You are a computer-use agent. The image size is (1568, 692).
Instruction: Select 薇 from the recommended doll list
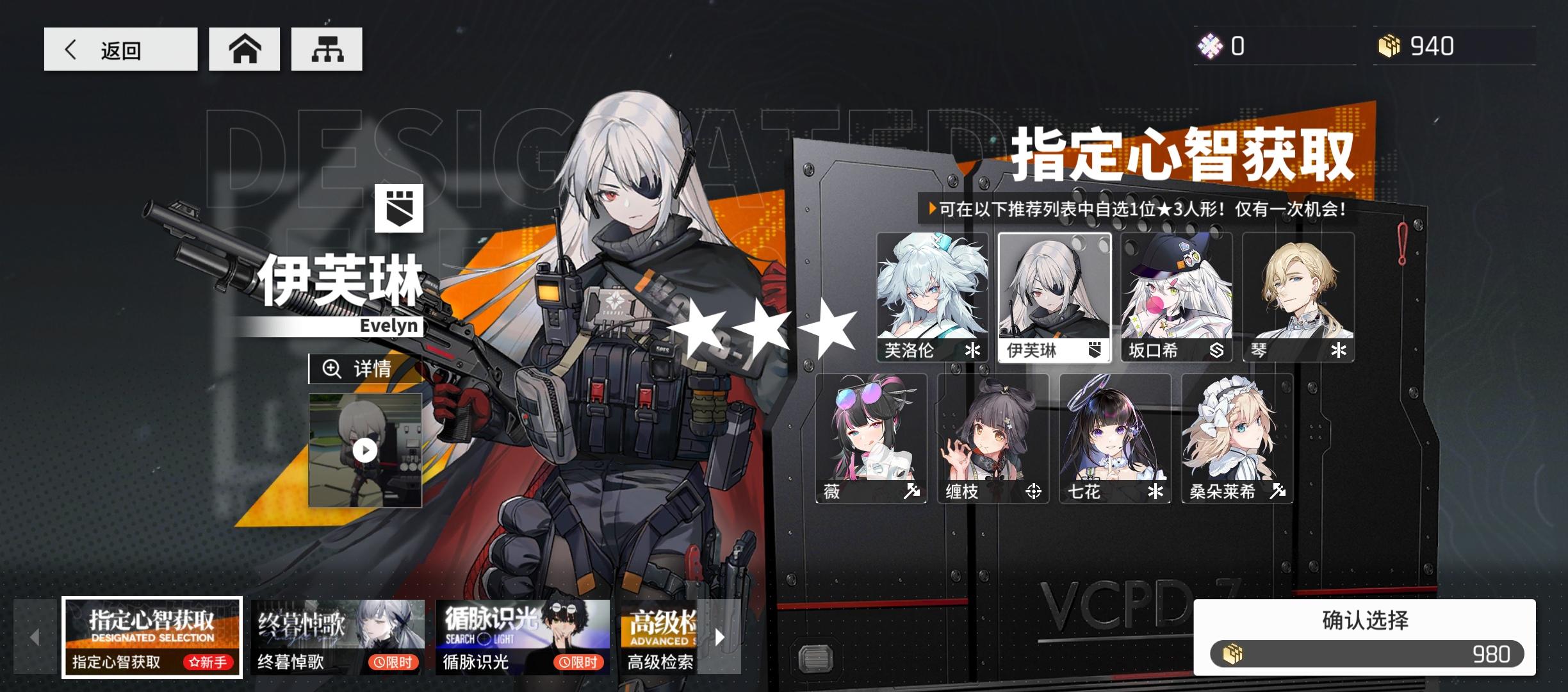(871, 438)
